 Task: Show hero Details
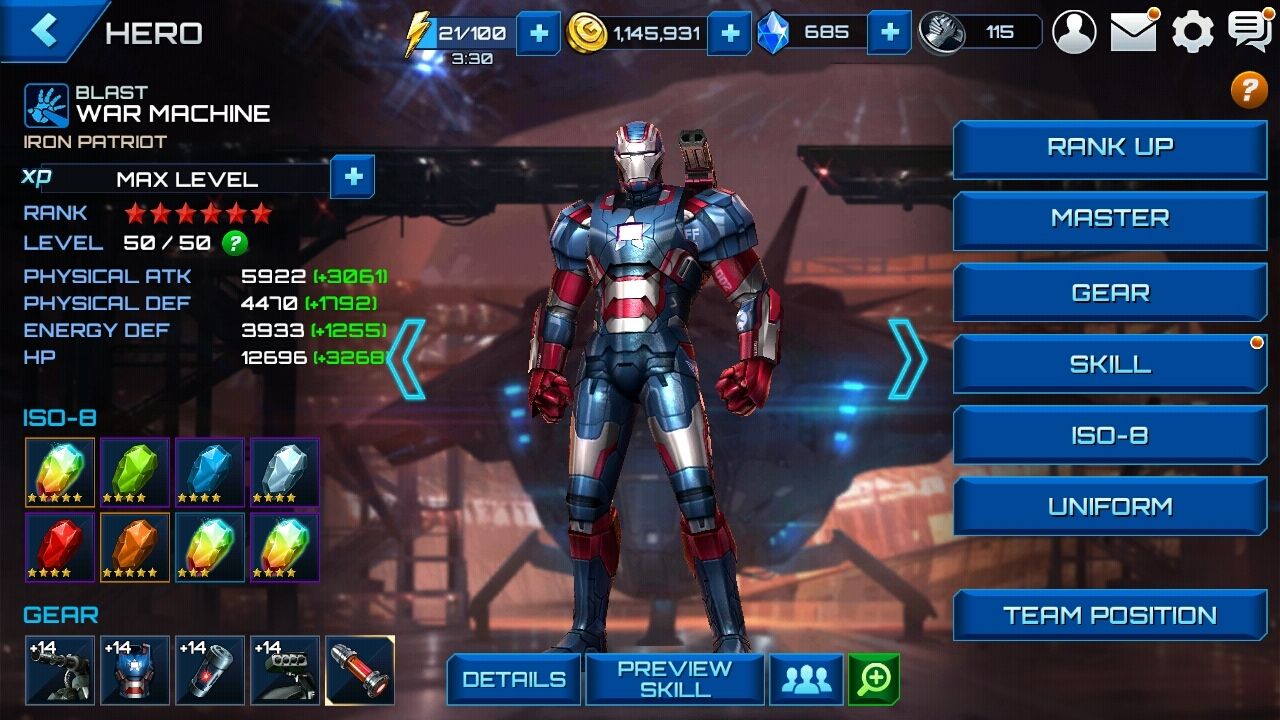click(x=513, y=680)
